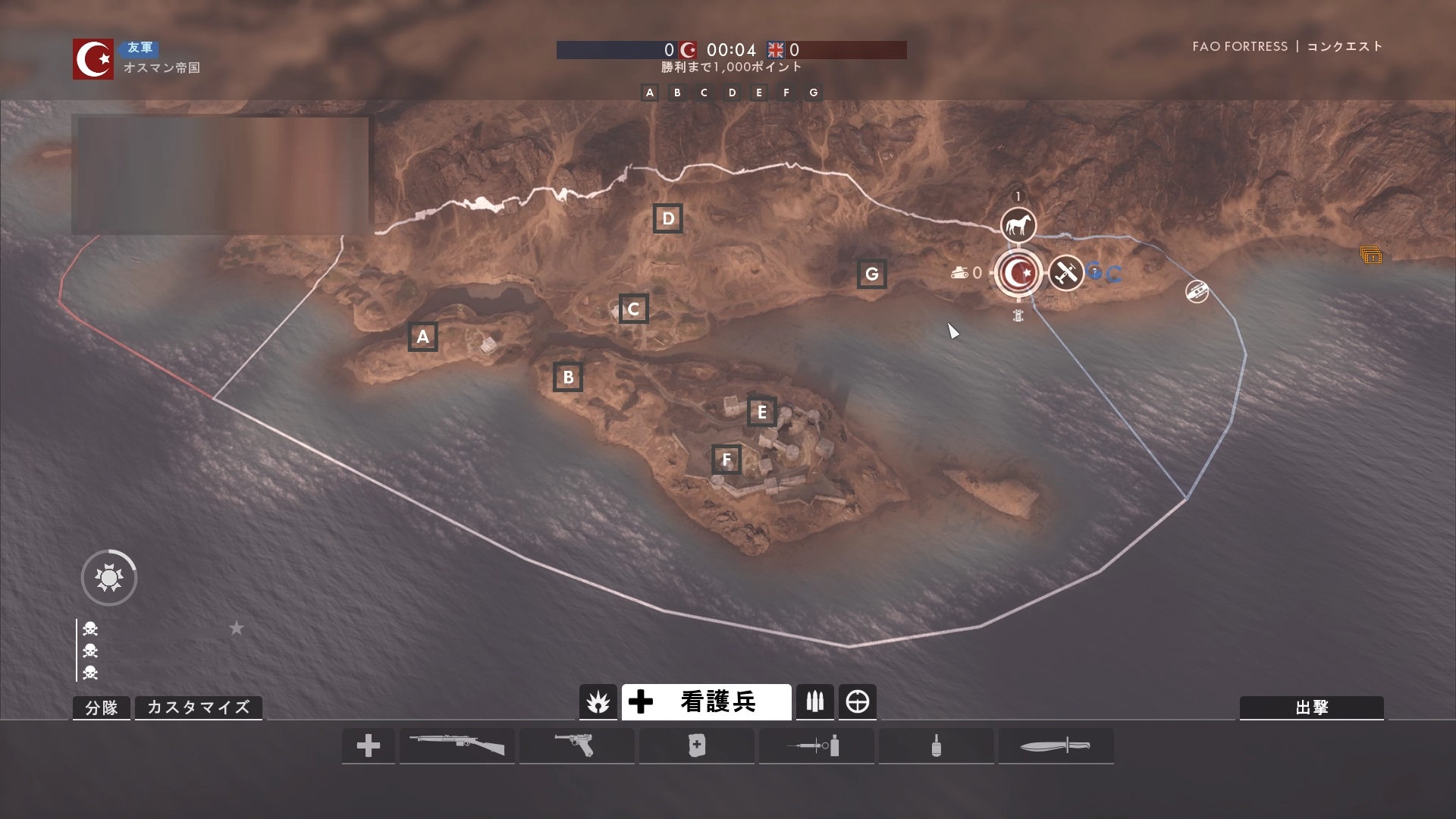This screenshot has width=1456, height=819.
Task: Open the 分隊 squad menu
Action: point(102,707)
